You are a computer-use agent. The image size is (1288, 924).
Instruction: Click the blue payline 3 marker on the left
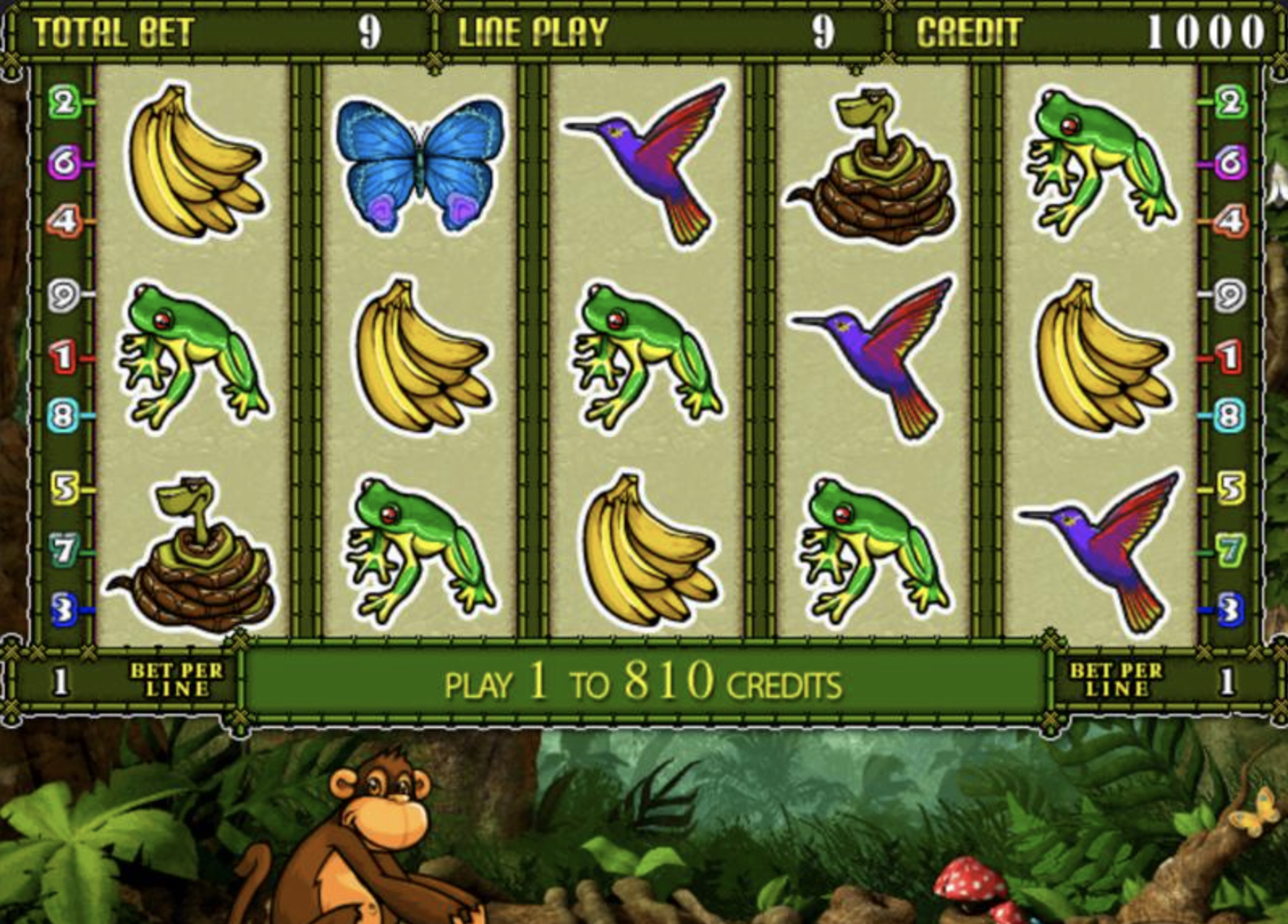(x=63, y=609)
